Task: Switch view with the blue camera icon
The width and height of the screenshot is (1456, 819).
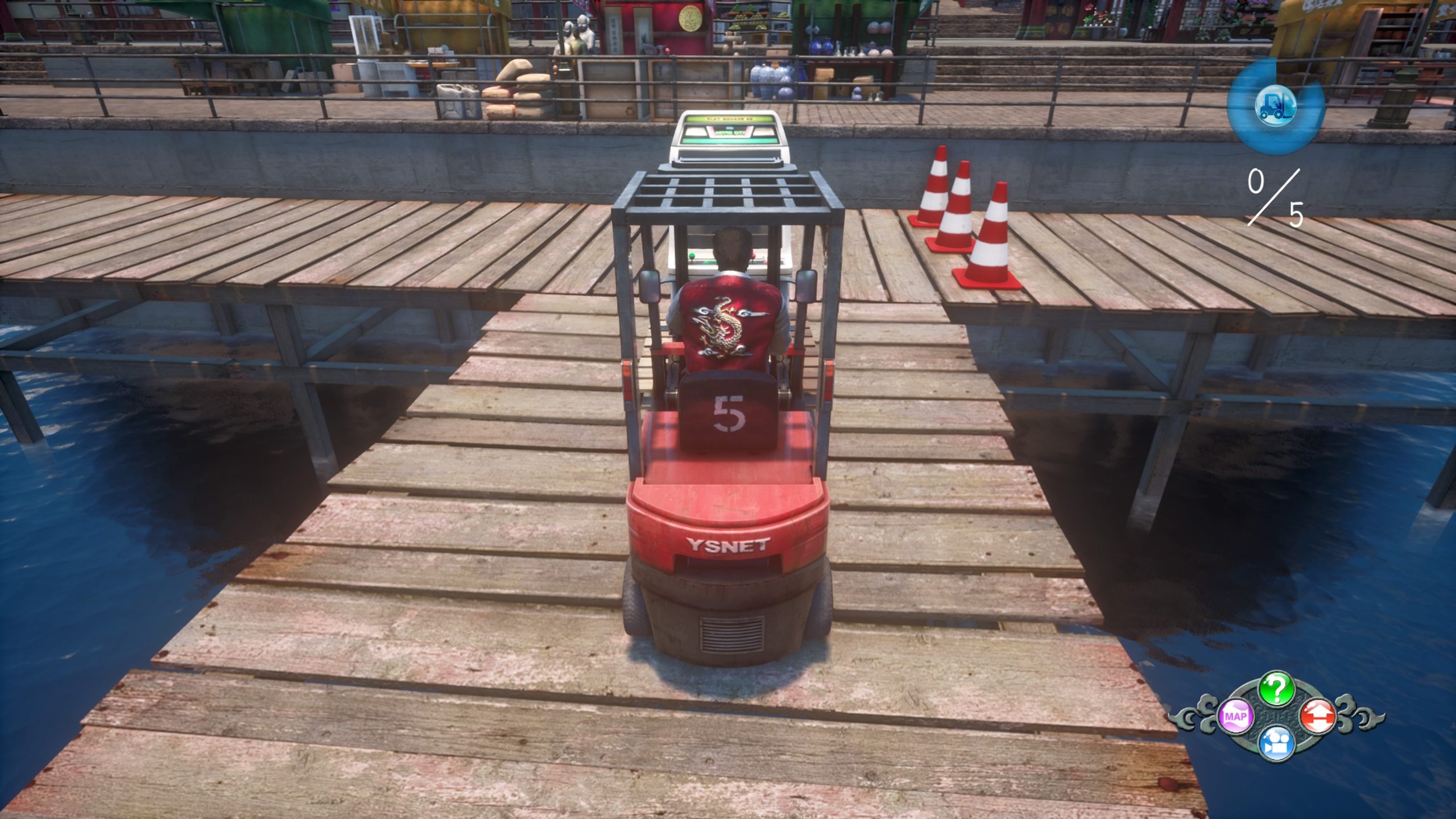Action: point(1277,743)
